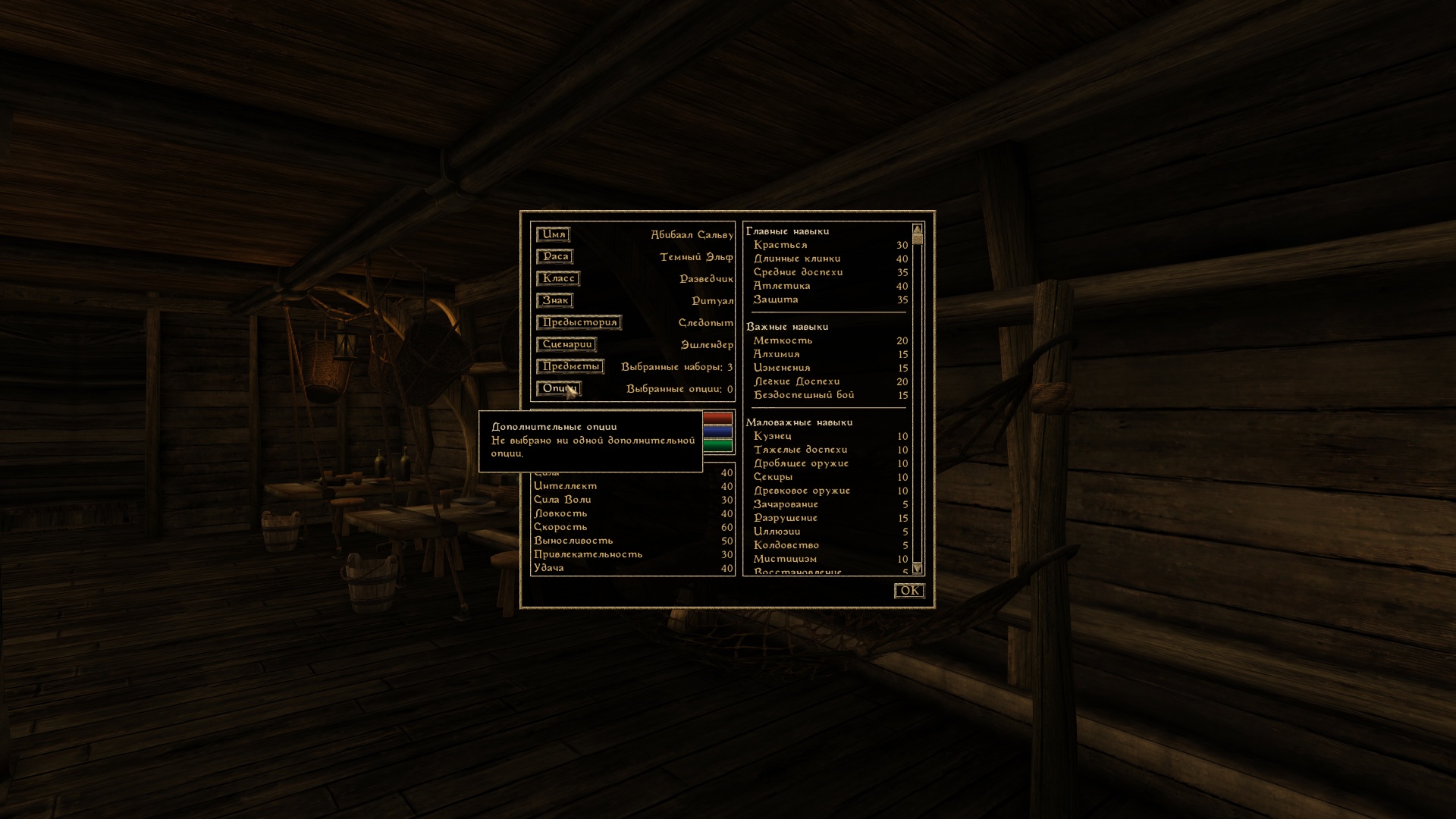
Task: Open the Знак (Birthsign) selection
Action: click(554, 301)
